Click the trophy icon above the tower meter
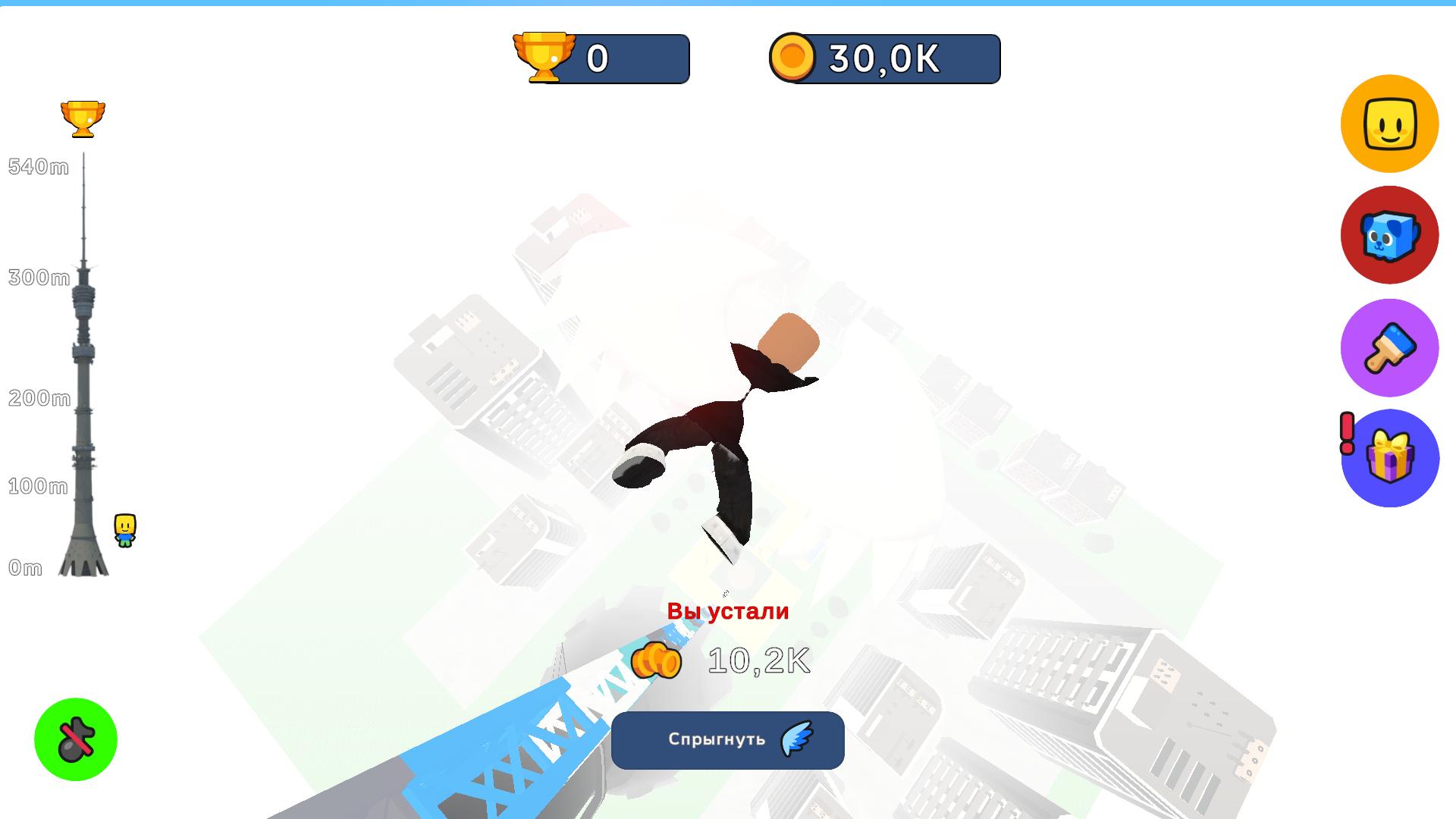This screenshot has height=819, width=1456. coord(83,118)
